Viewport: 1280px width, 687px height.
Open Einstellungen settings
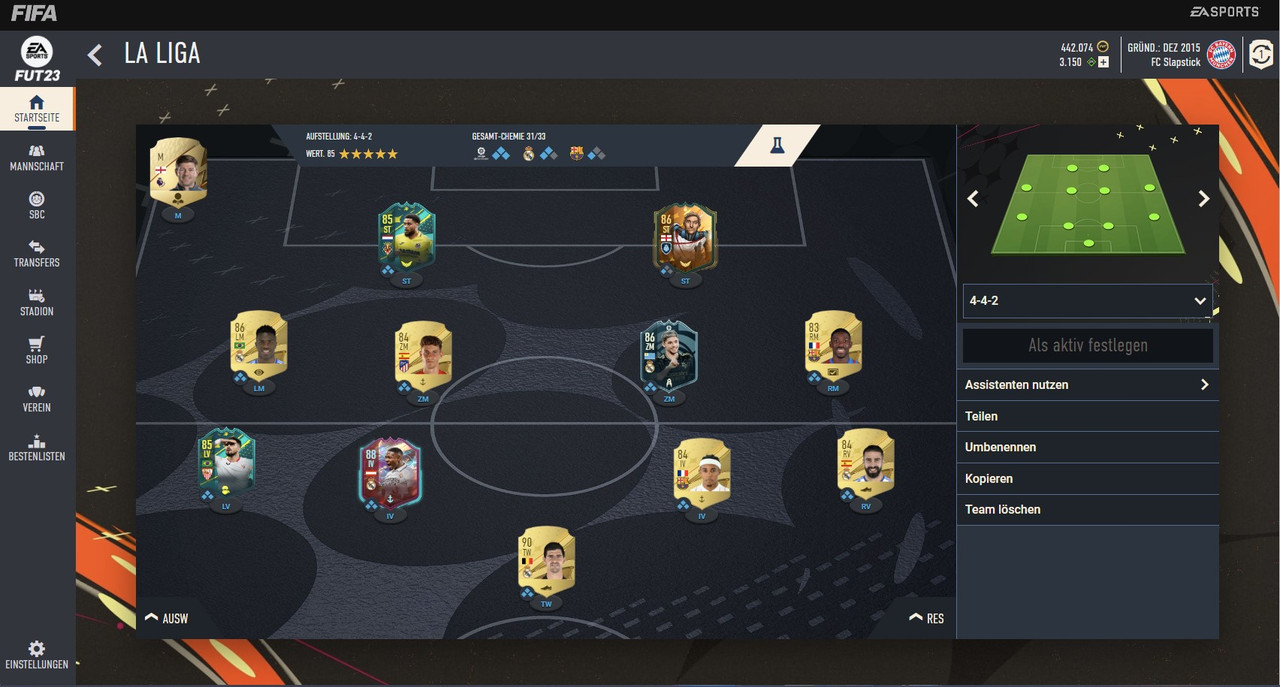[x=36, y=656]
